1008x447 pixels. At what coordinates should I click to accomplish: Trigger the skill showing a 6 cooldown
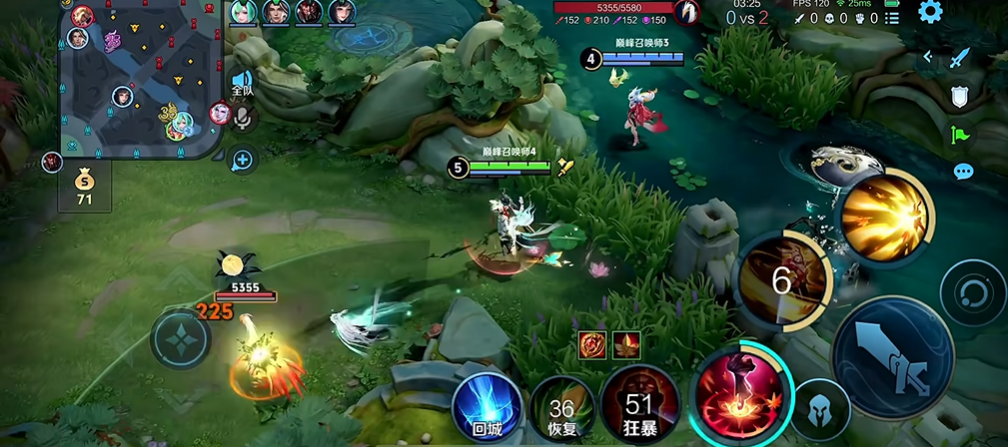coord(783,282)
